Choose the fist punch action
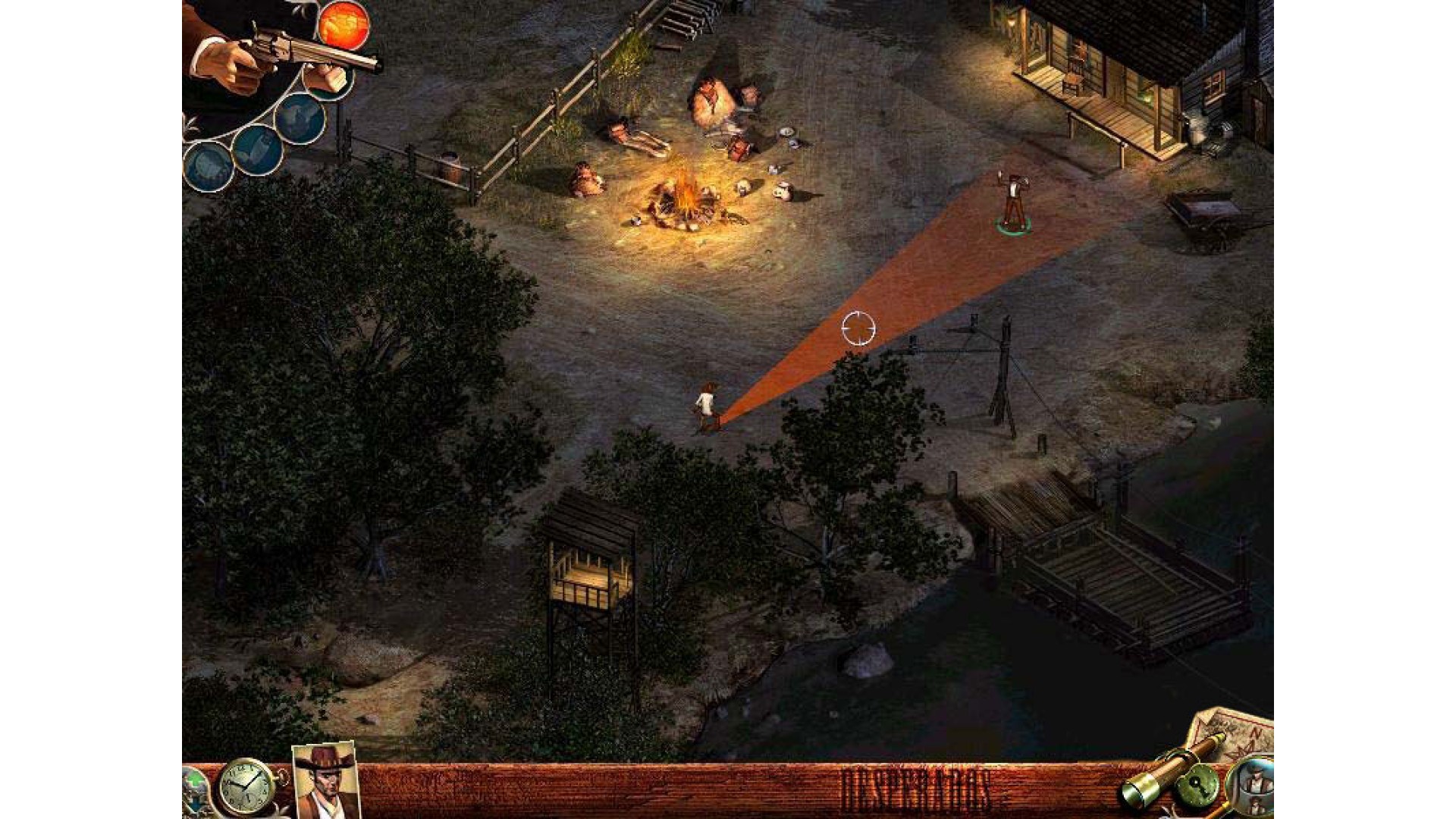This screenshot has width=1456, height=819. 329,78
